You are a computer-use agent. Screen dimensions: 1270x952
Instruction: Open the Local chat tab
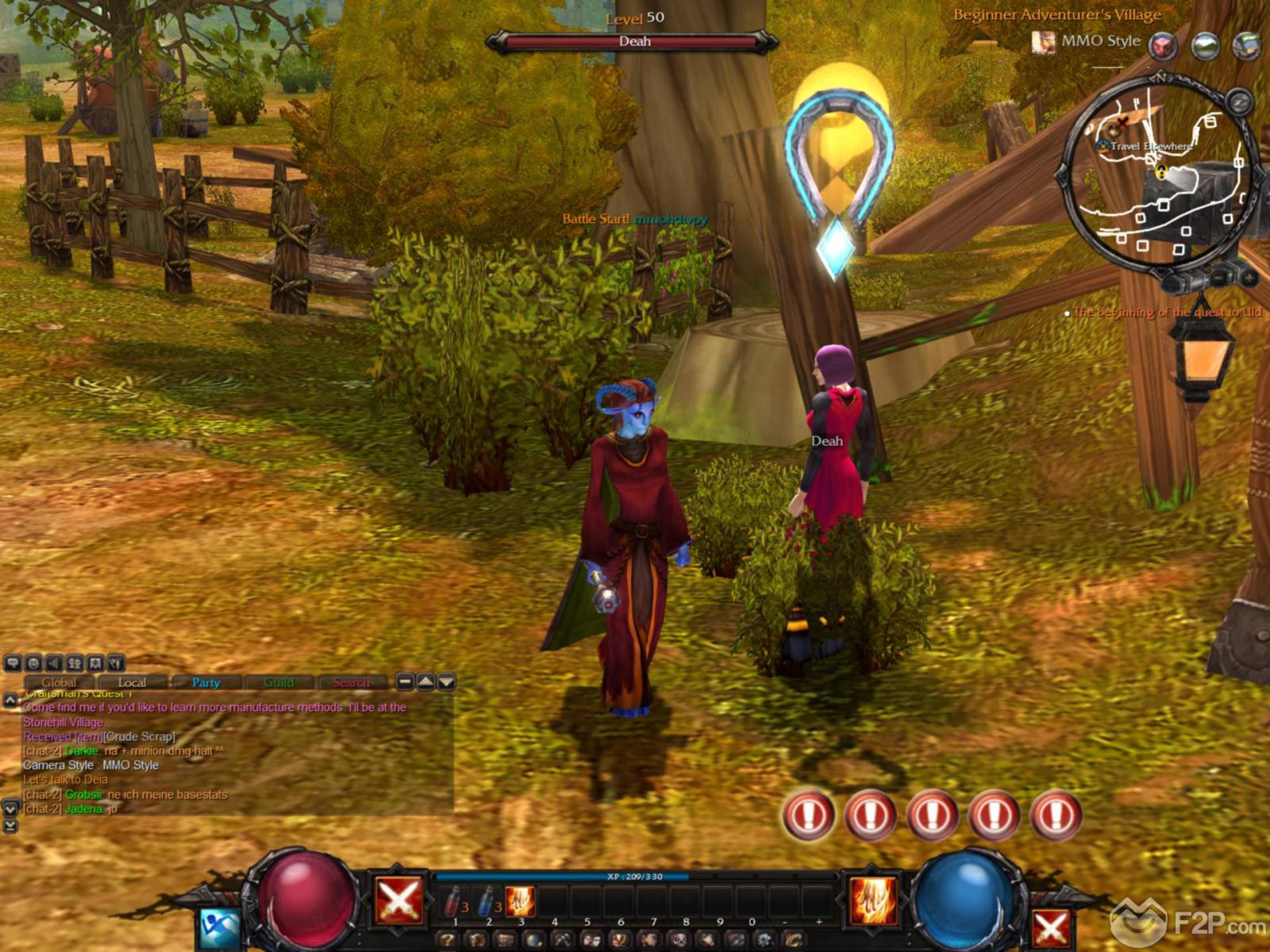click(x=132, y=682)
